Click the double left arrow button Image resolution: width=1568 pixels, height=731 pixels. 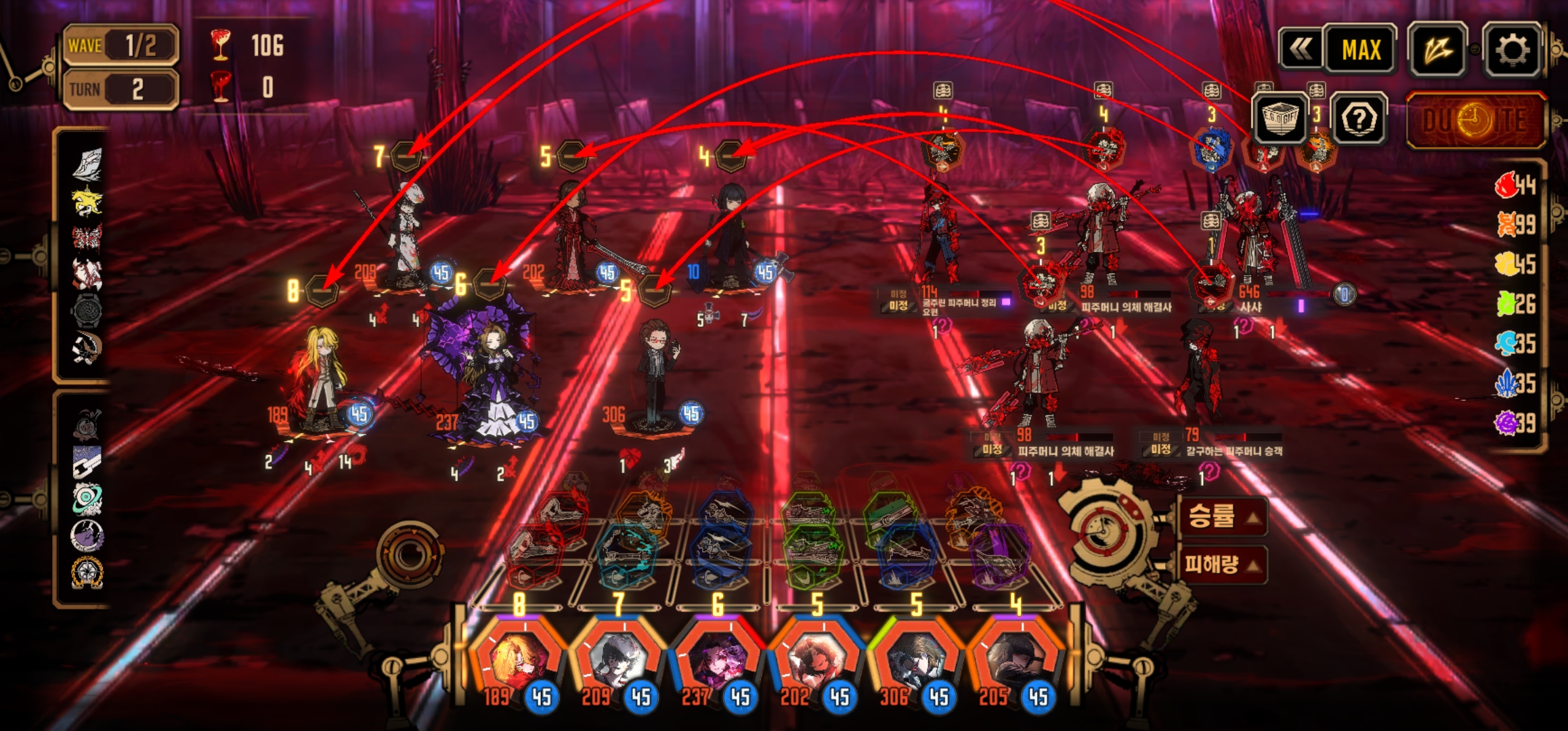click(x=1301, y=49)
